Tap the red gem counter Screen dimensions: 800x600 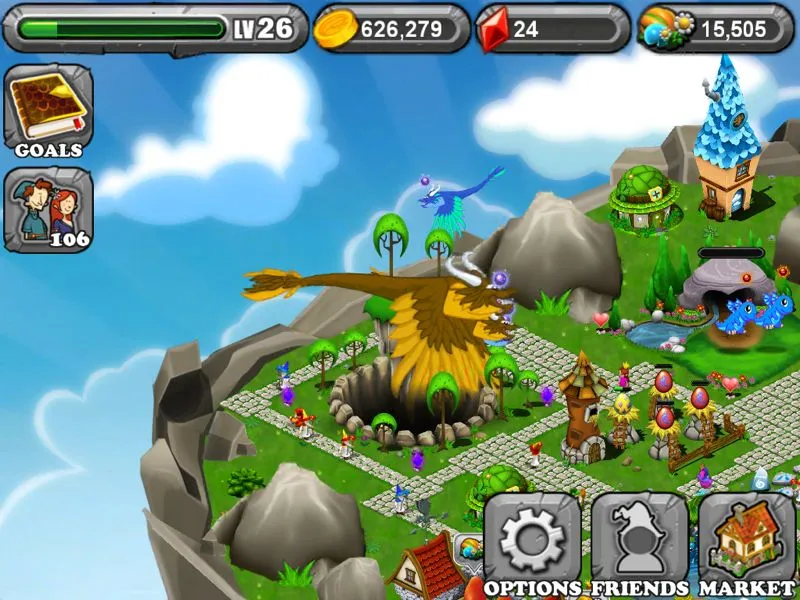pos(552,29)
